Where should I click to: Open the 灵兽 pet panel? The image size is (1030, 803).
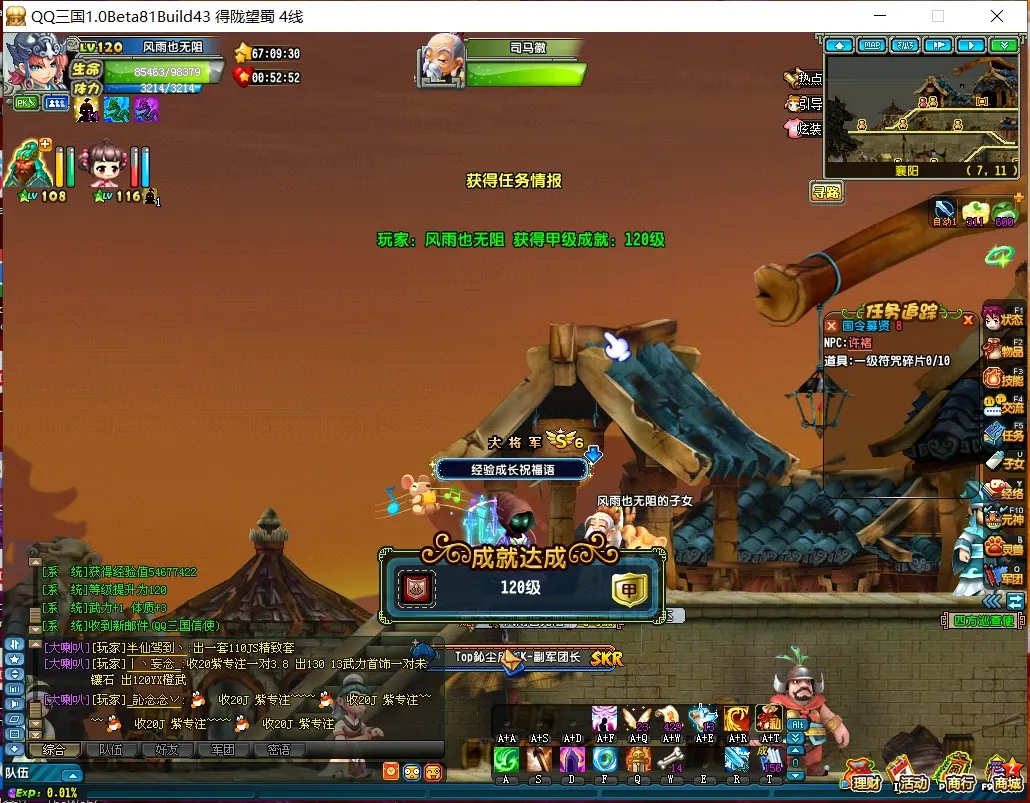(x=1003, y=546)
